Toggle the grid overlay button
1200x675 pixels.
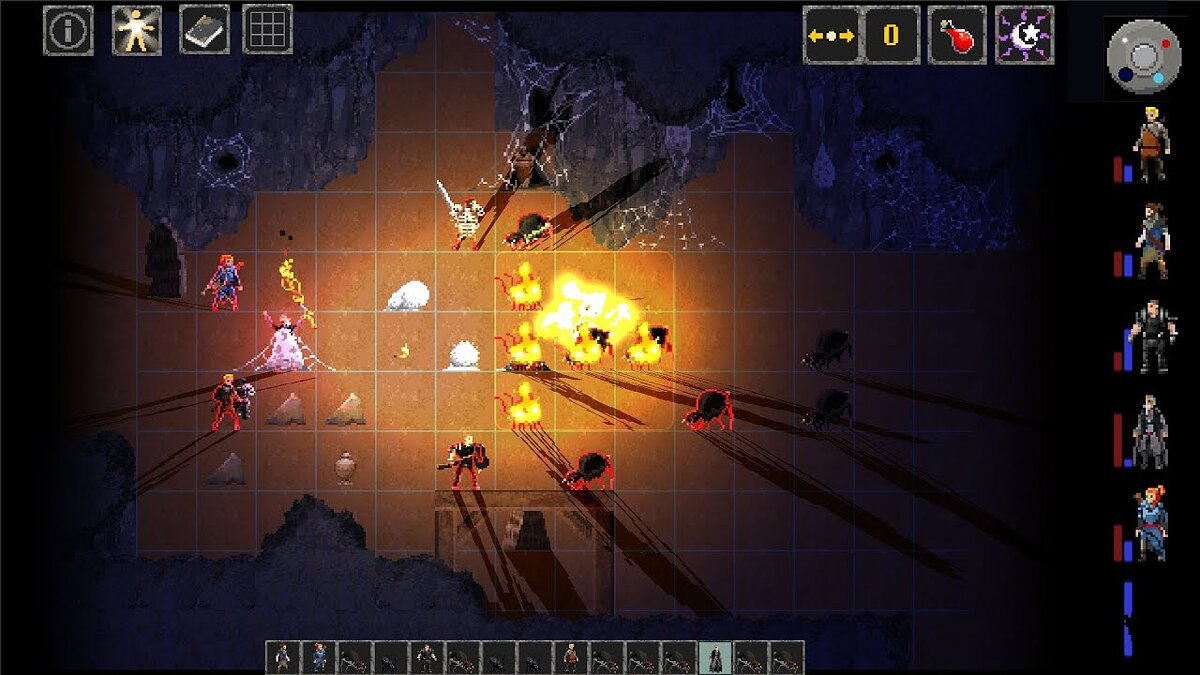pyautogui.click(x=268, y=30)
